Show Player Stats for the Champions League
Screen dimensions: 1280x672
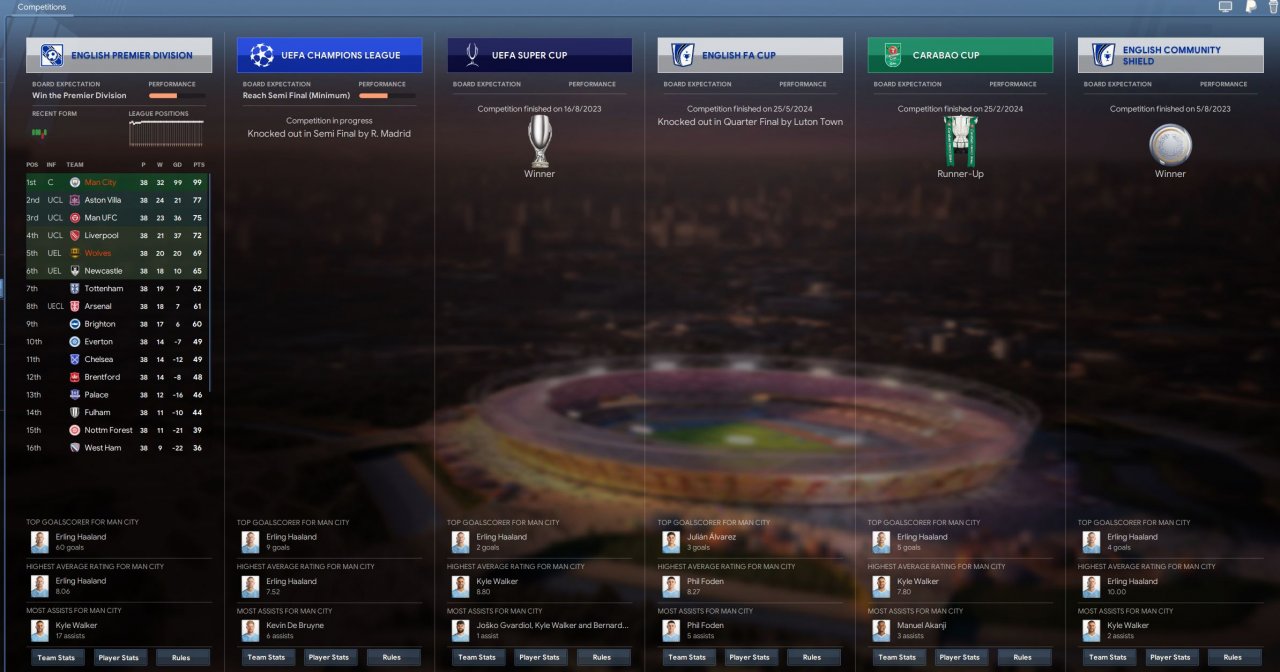click(328, 657)
